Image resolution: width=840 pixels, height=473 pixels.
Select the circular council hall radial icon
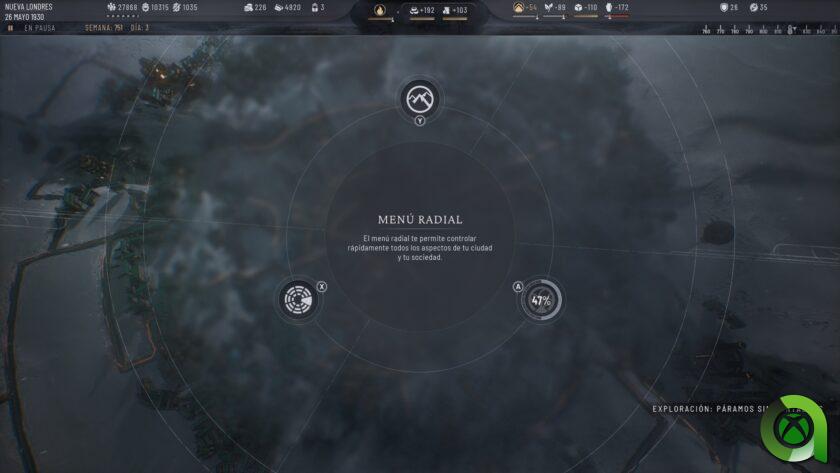click(297, 300)
